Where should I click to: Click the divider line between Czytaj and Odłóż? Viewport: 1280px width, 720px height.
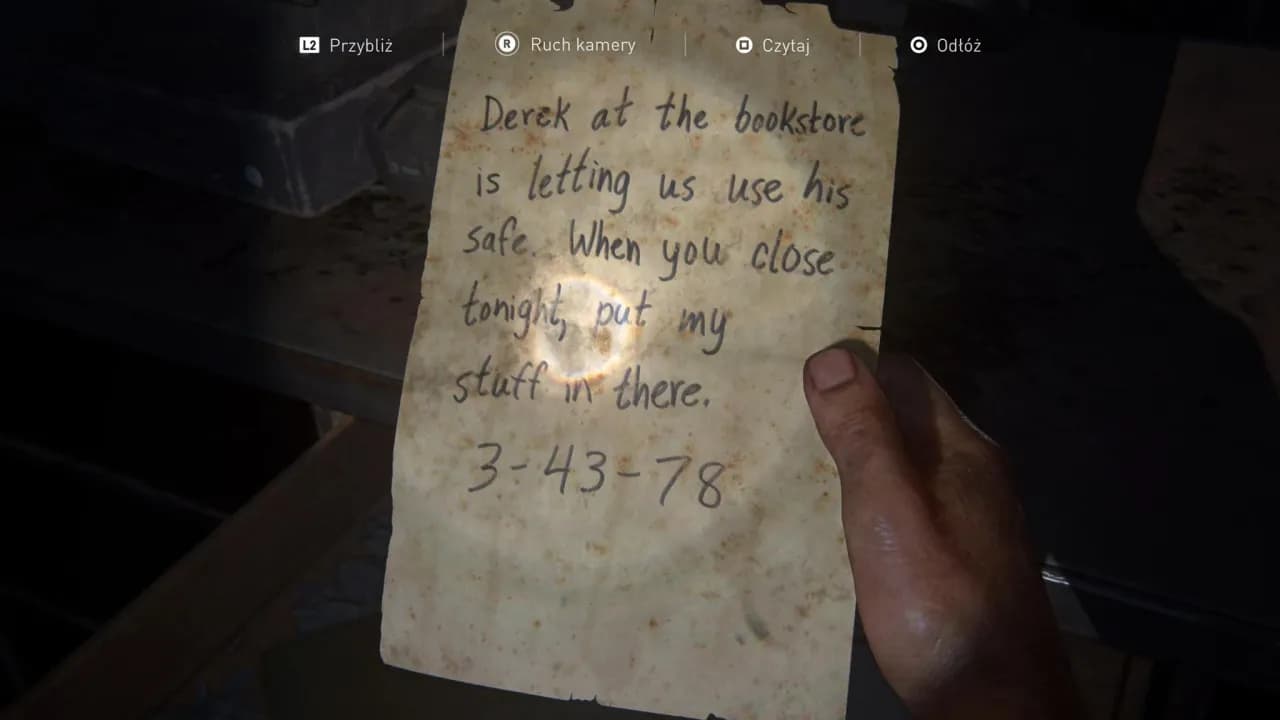pos(858,44)
